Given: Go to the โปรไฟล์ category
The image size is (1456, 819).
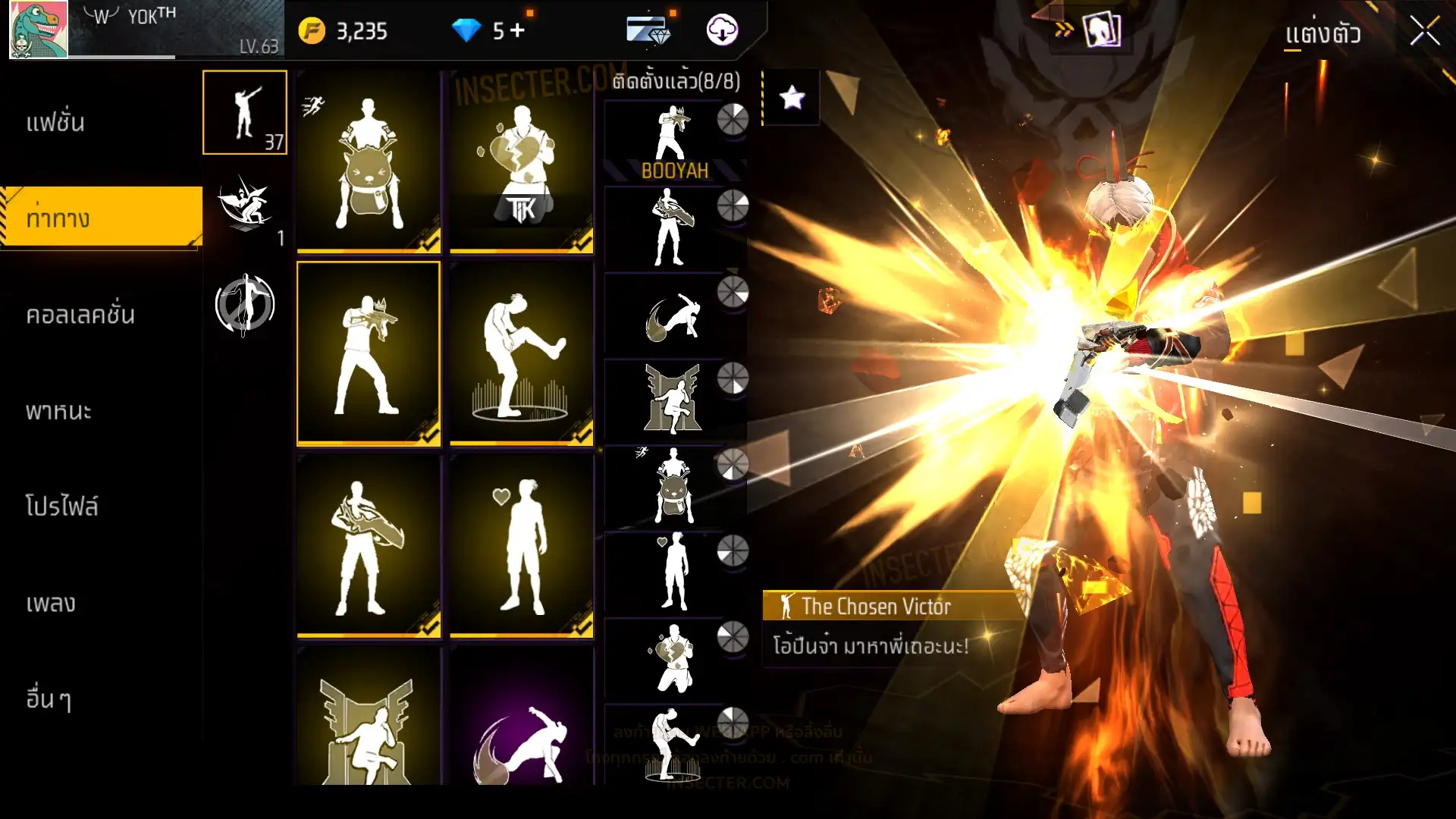Looking at the screenshot, I should [61, 506].
